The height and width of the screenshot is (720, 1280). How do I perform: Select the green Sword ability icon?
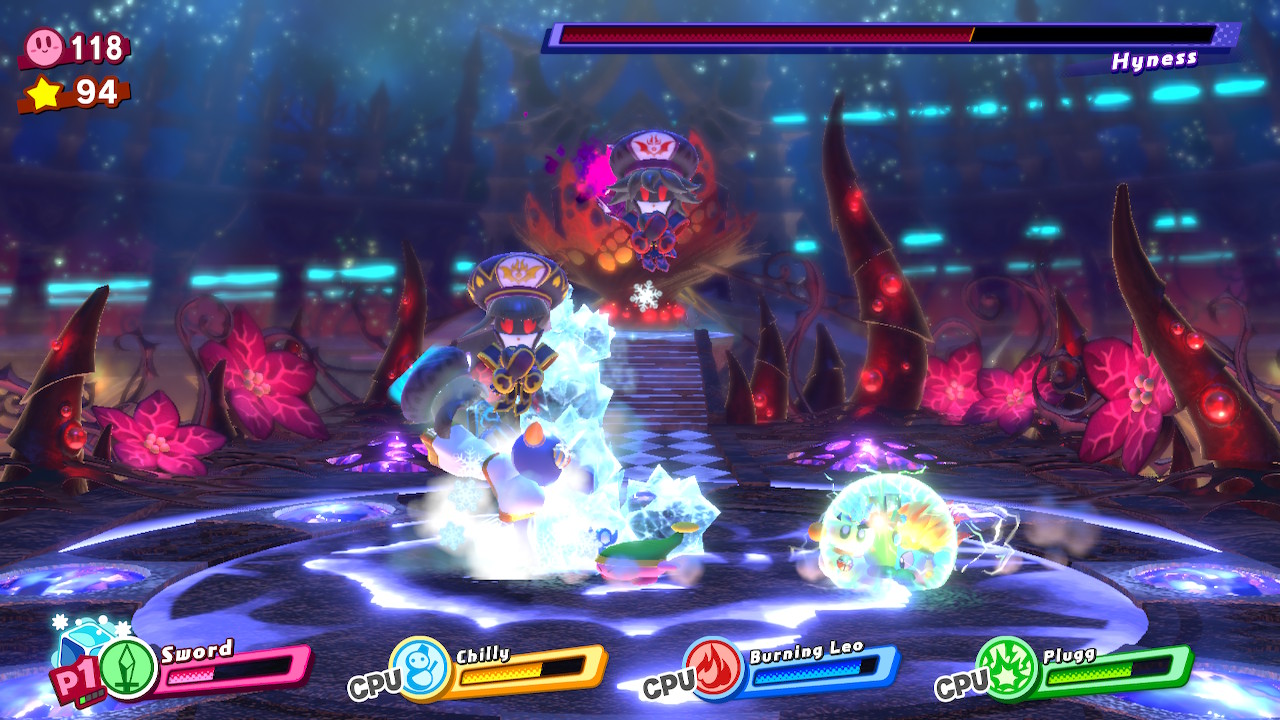128,667
